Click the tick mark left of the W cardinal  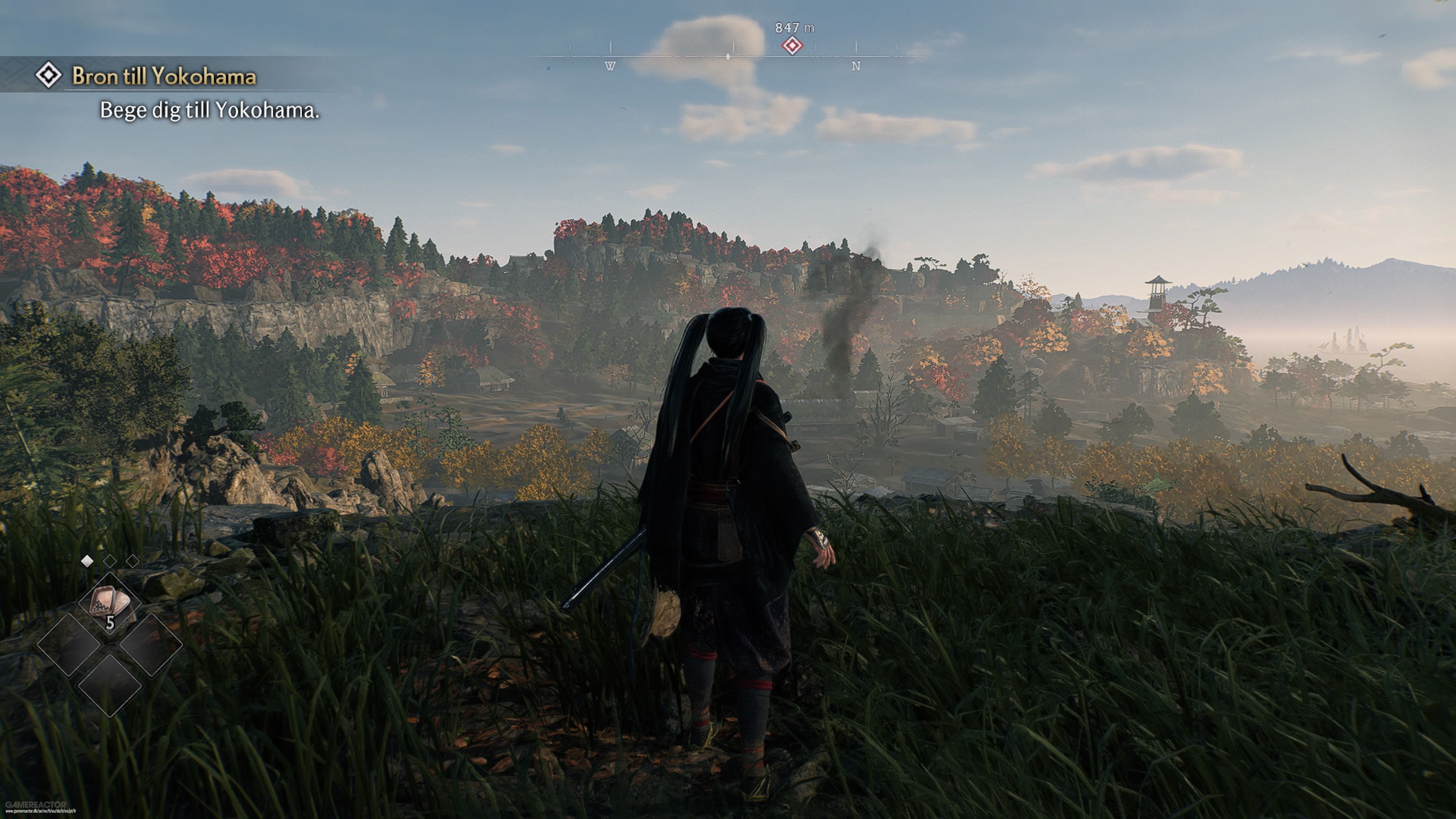(570, 47)
